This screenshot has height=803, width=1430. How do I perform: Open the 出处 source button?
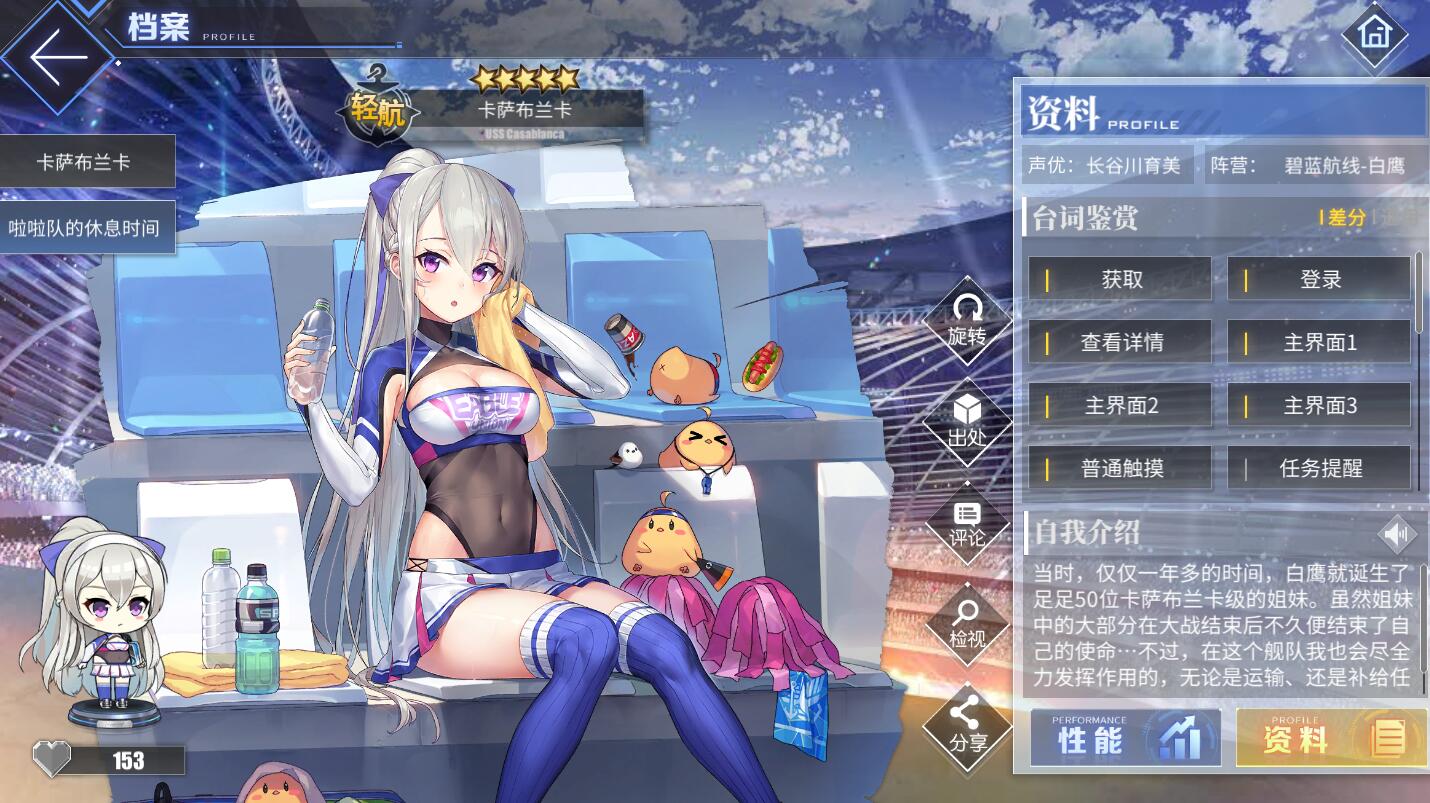(x=967, y=423)
